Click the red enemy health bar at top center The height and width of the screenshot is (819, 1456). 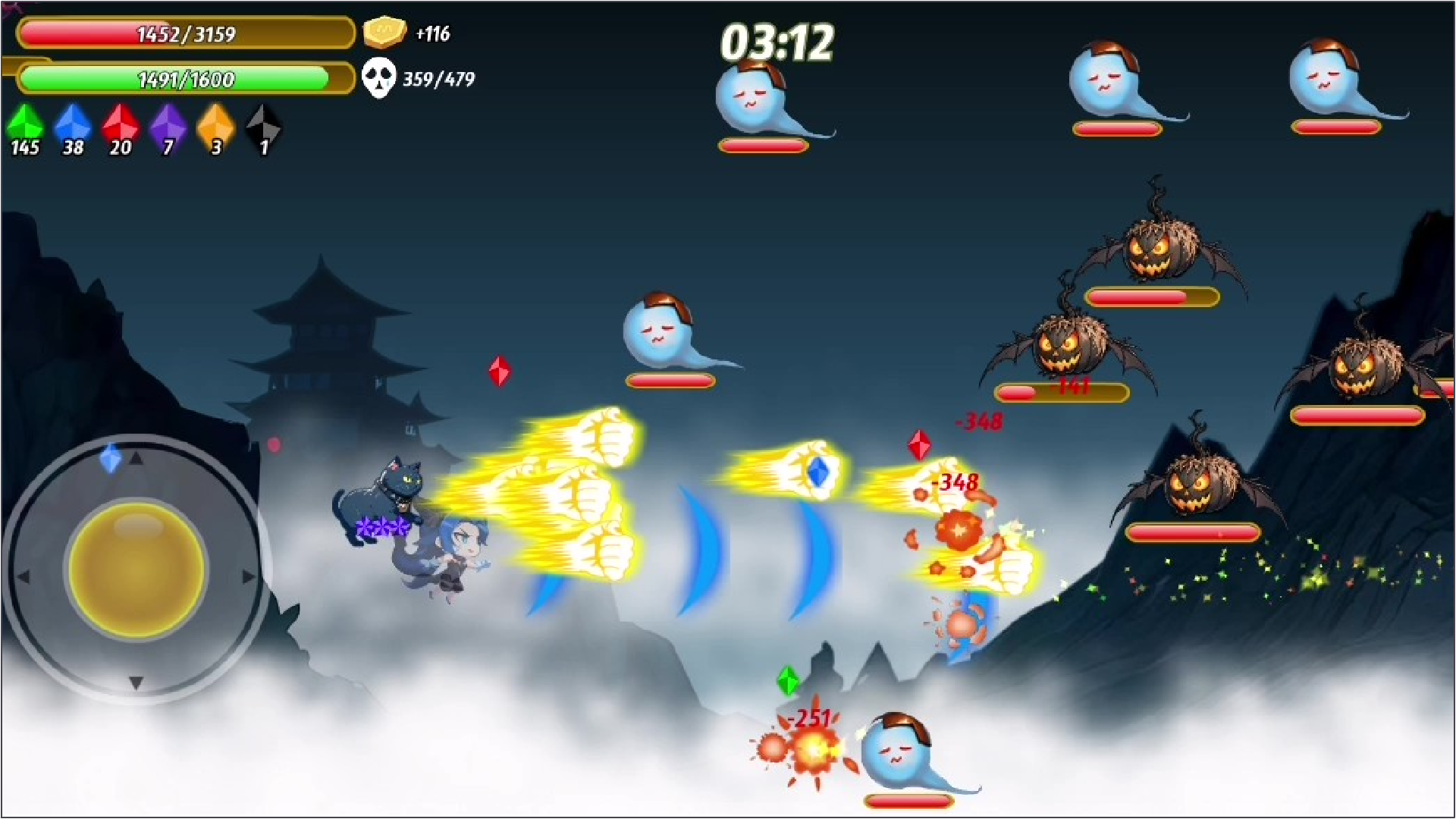pyautogui.click(x=764, y=146)
